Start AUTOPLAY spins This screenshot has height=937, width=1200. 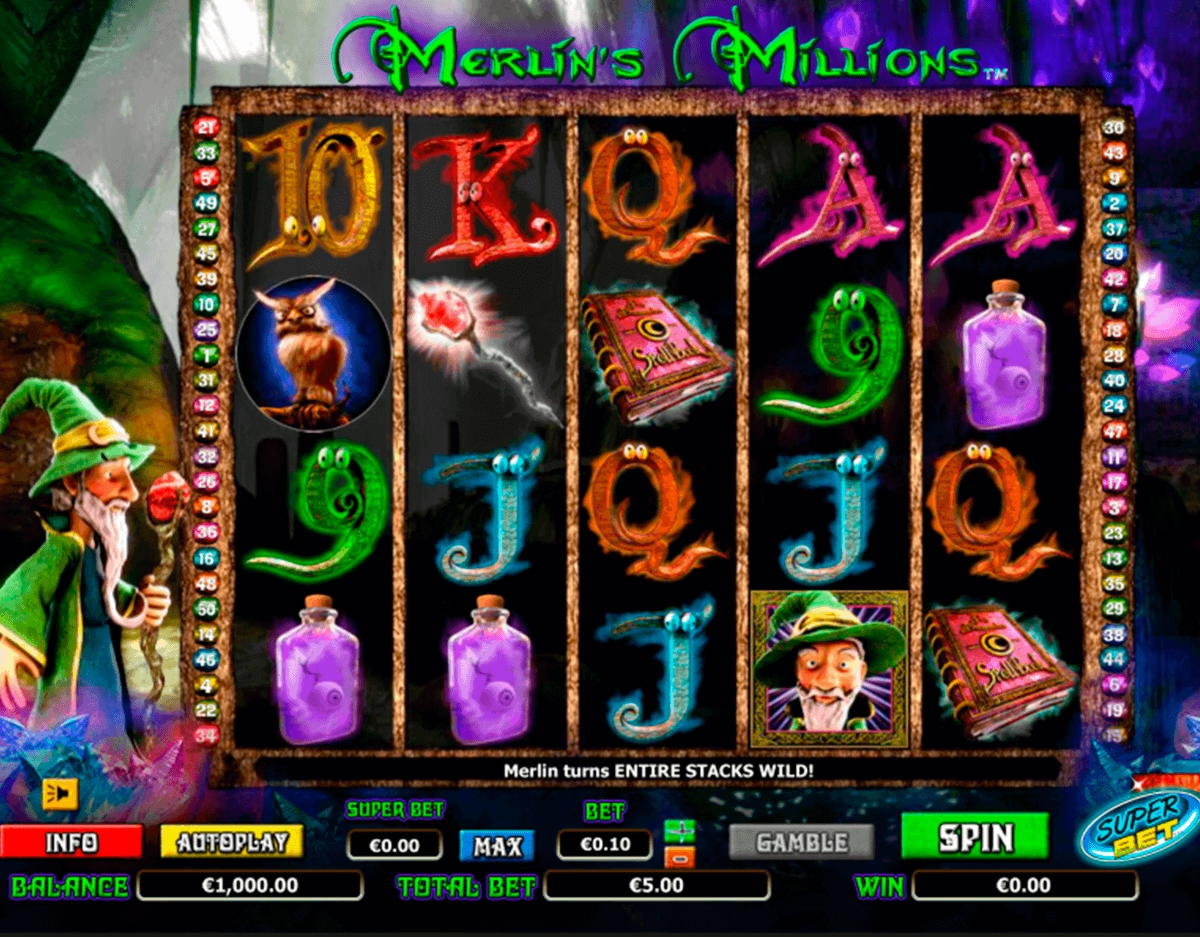[231, 842]
